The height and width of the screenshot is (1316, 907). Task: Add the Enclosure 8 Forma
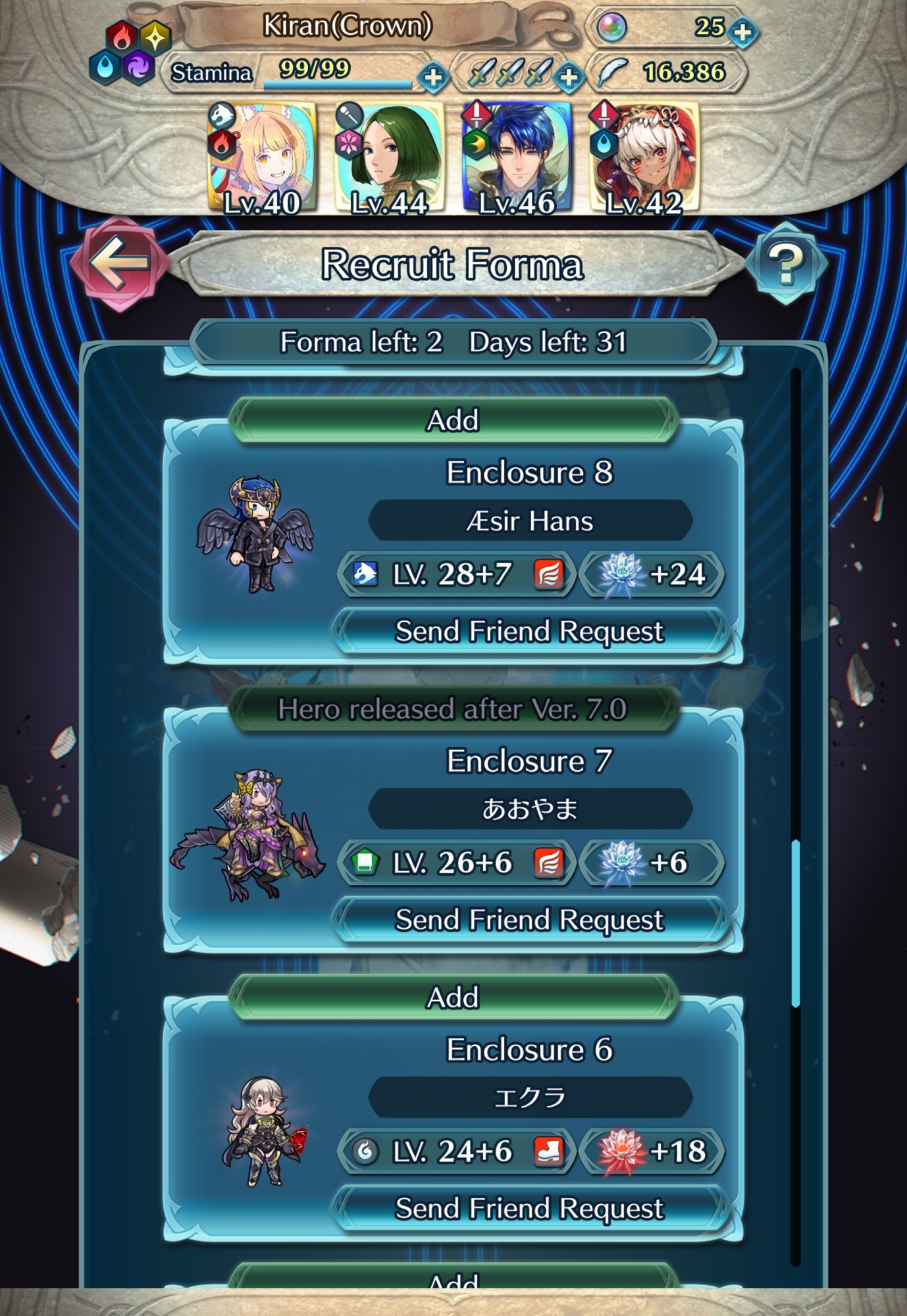453,420
